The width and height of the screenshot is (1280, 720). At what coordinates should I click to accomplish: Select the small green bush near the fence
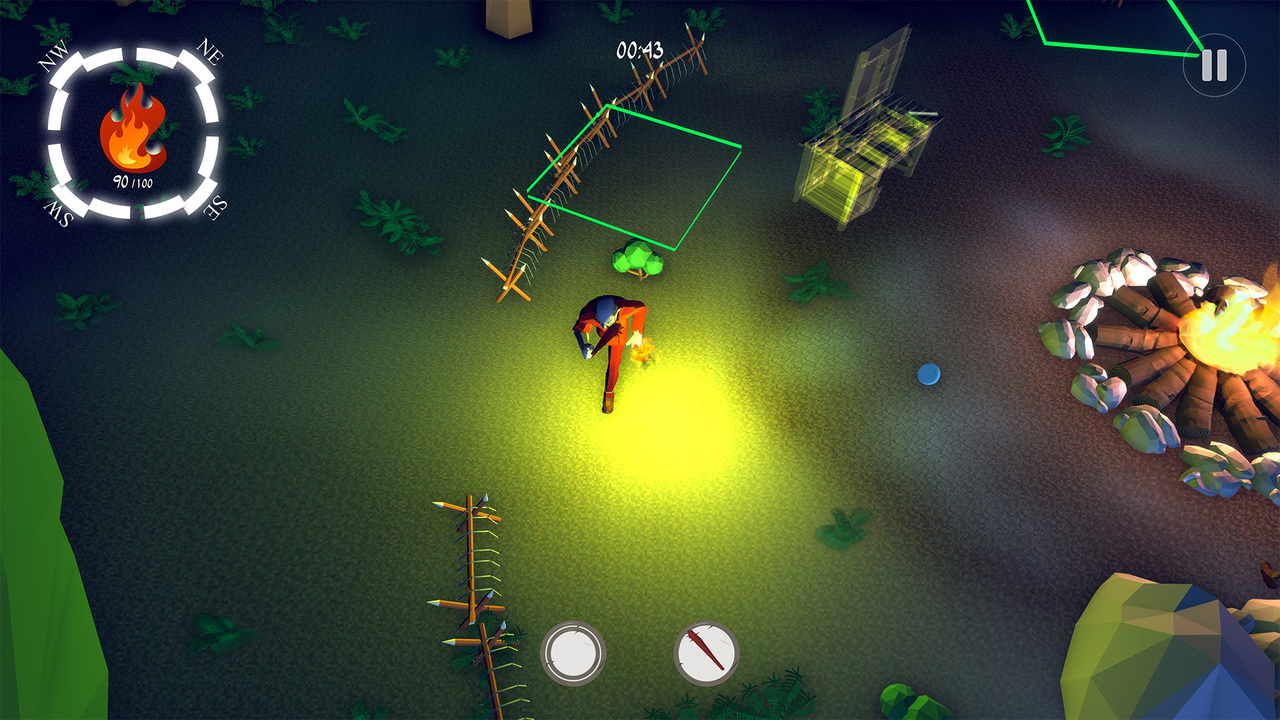tap(640, 260)
